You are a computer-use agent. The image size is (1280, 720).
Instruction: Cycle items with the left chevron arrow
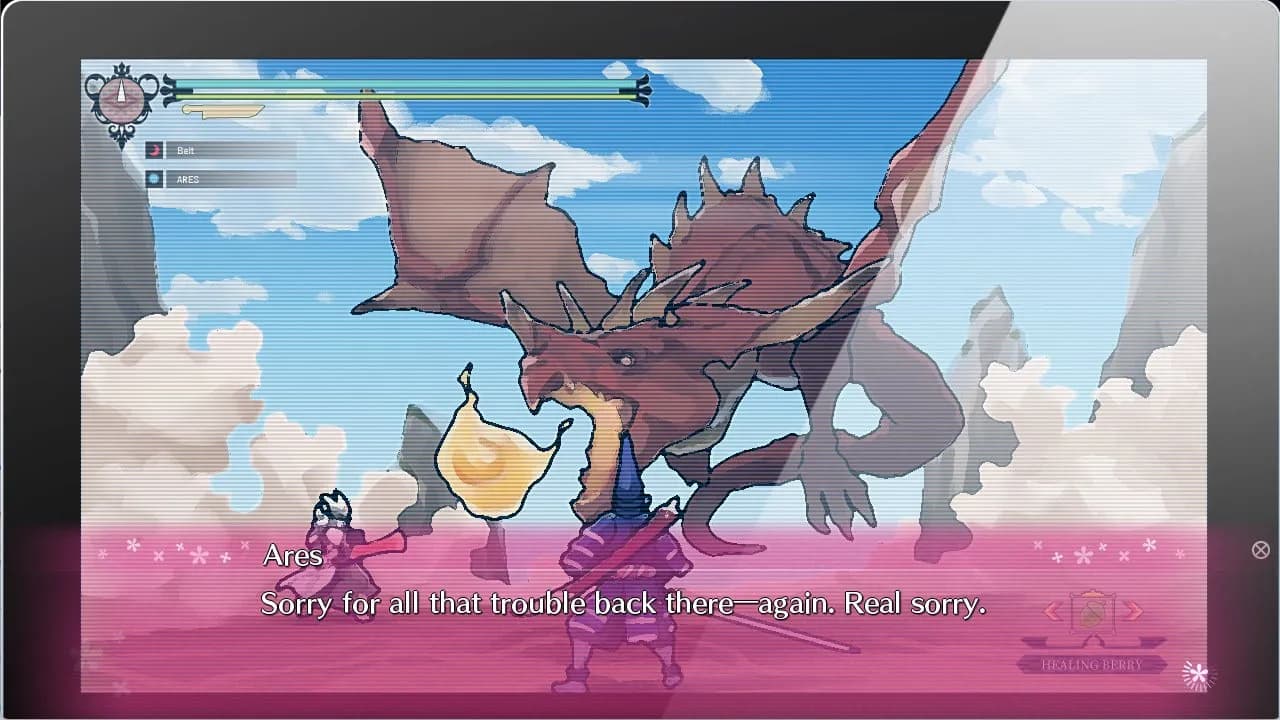click(x=1052, y=611)
